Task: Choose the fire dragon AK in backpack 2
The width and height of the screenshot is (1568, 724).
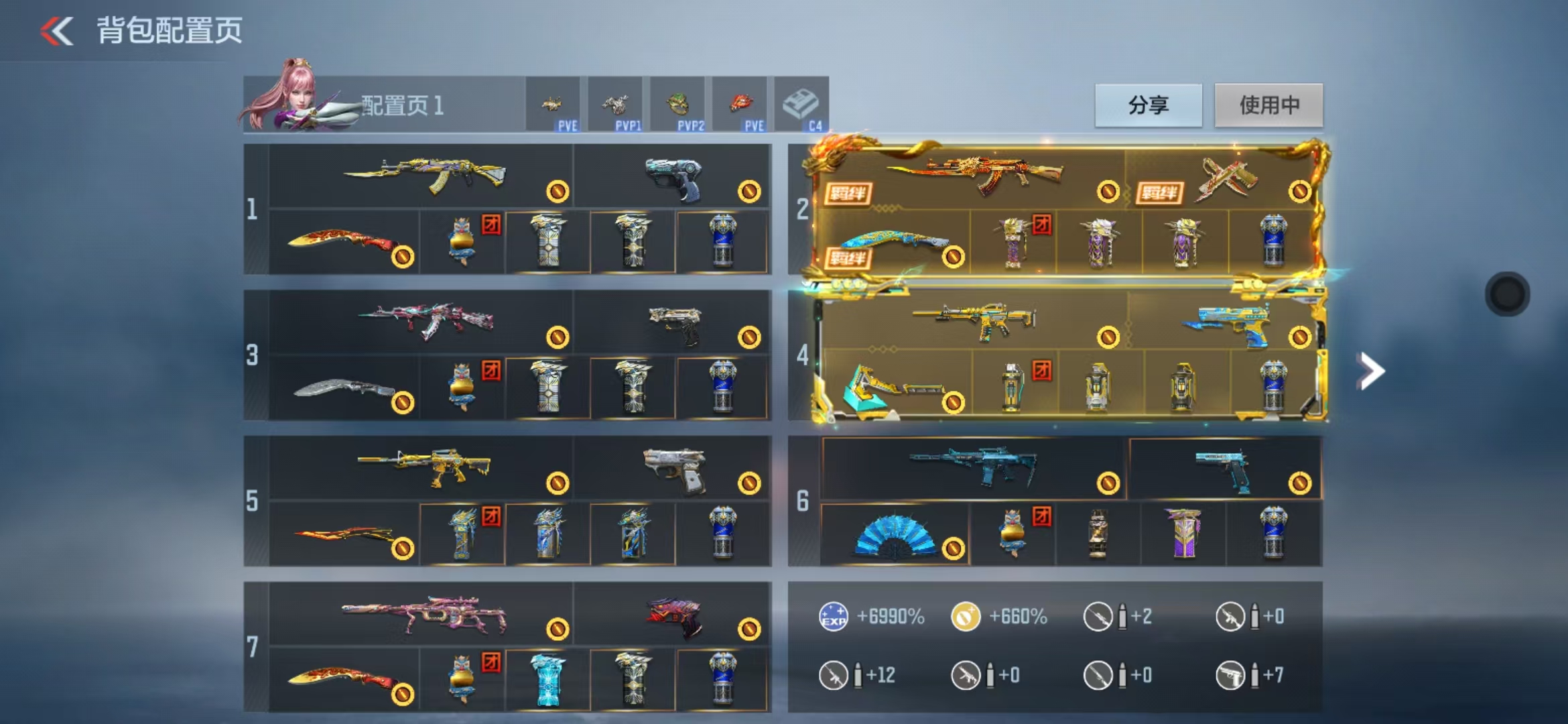Action: [x=975, y=174]
